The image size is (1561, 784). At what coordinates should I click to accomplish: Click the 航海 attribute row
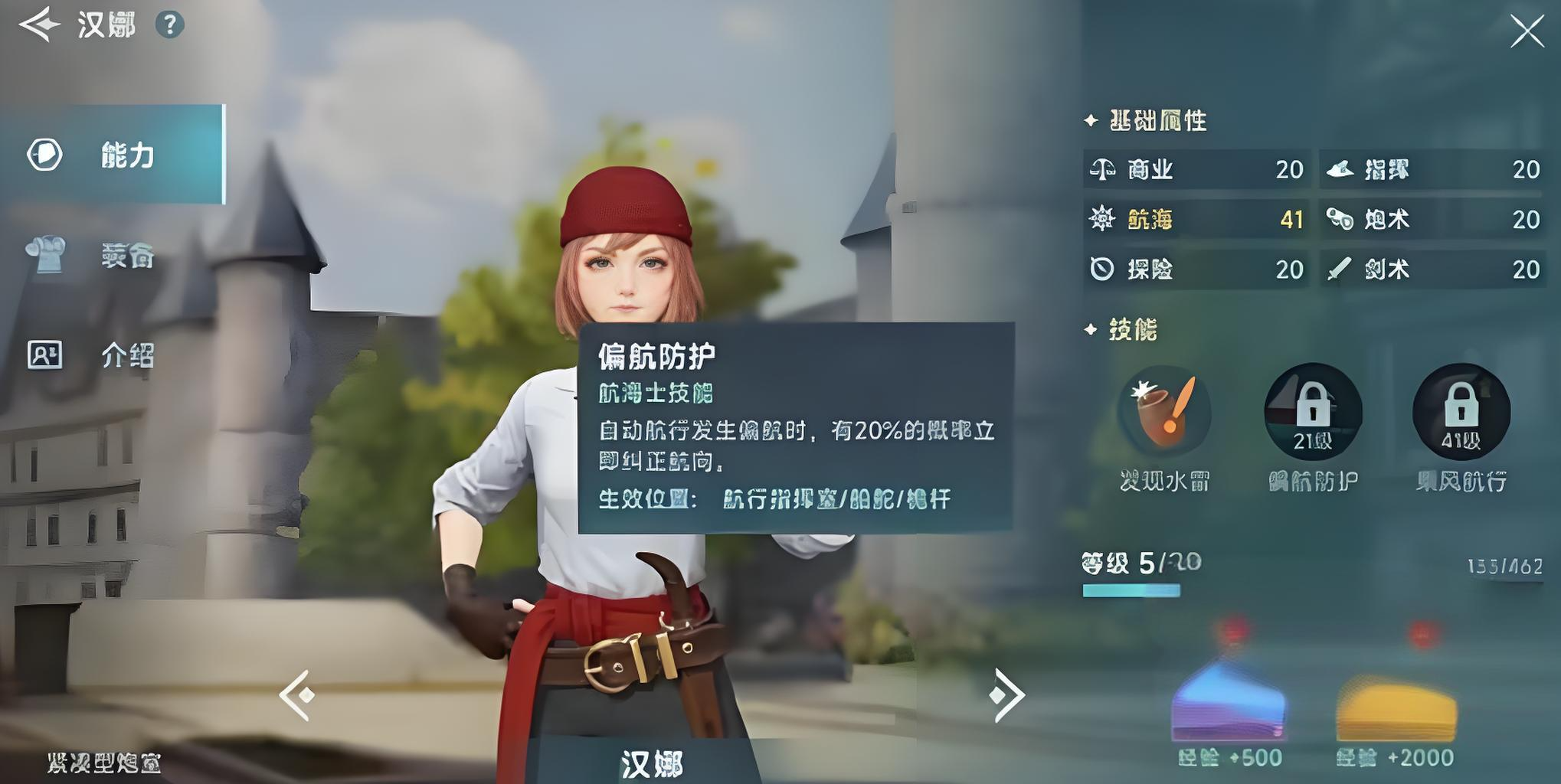point(1196,220)
